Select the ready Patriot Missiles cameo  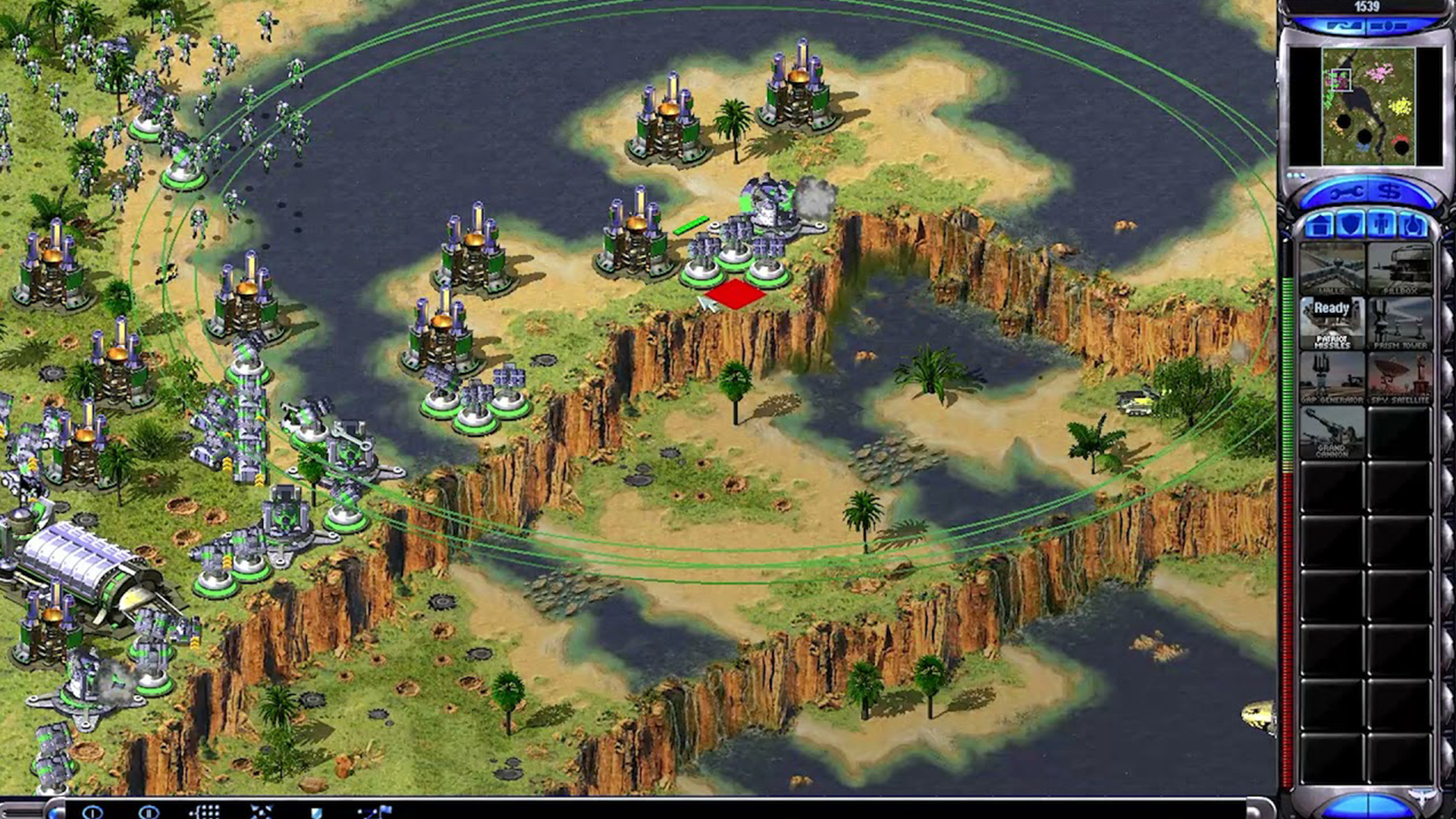1332,322
